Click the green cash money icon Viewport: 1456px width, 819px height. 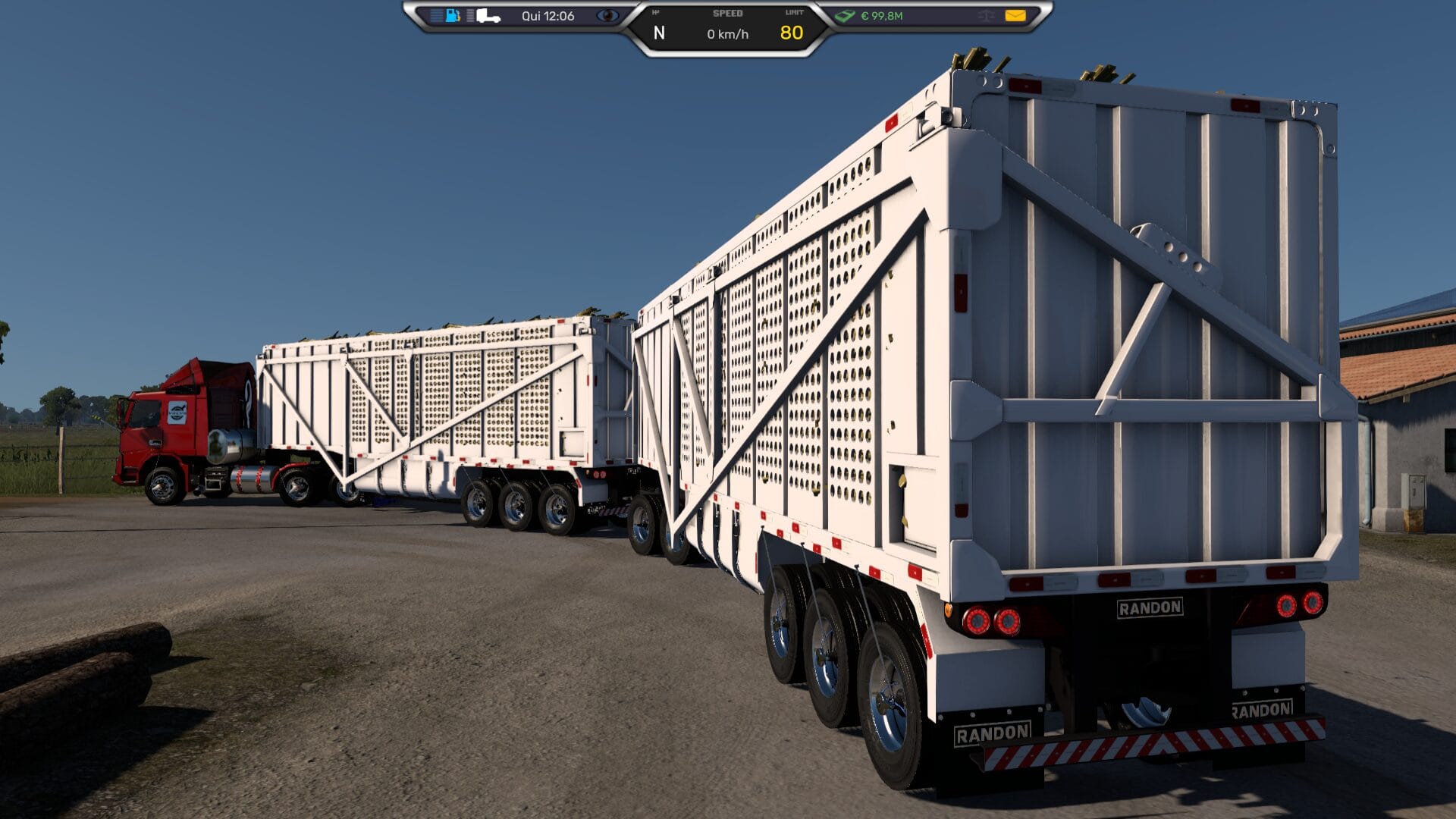click(x=845, y=15)
